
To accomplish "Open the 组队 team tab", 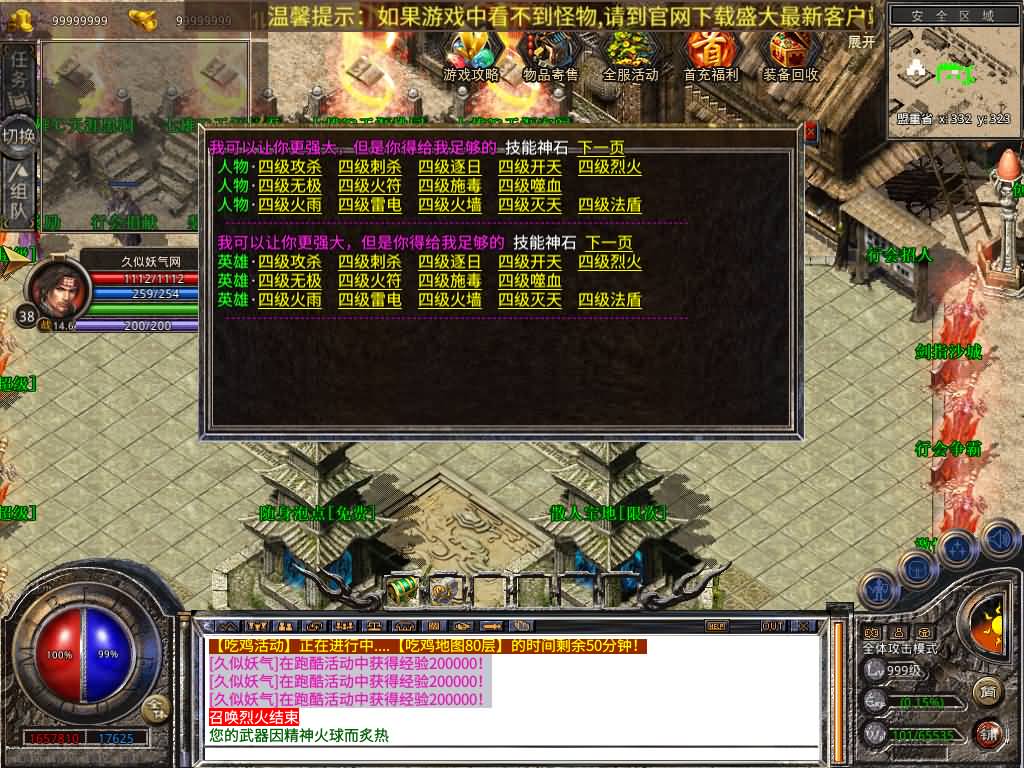I will (x=19, y=197).
